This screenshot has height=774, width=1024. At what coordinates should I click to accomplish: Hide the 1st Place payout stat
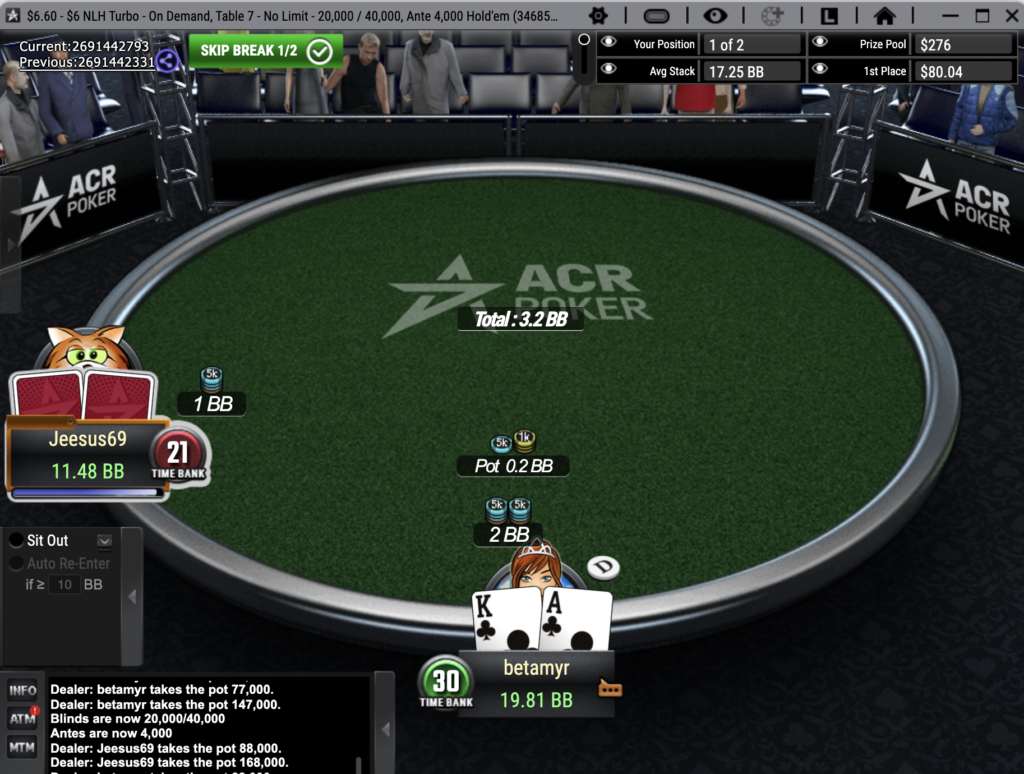click(x=819, y=71)
